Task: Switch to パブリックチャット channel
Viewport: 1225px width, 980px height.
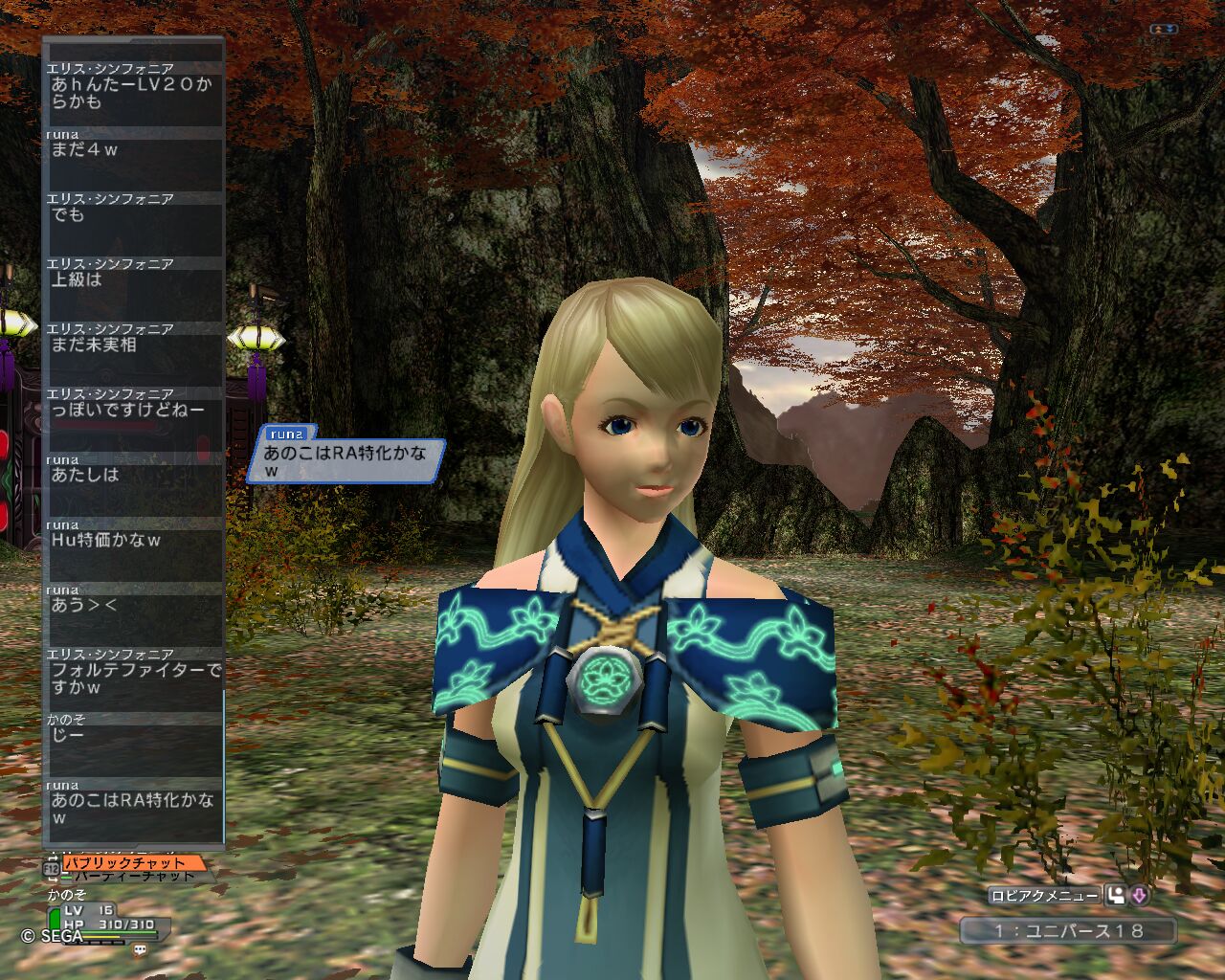Action: coord(124,863)
